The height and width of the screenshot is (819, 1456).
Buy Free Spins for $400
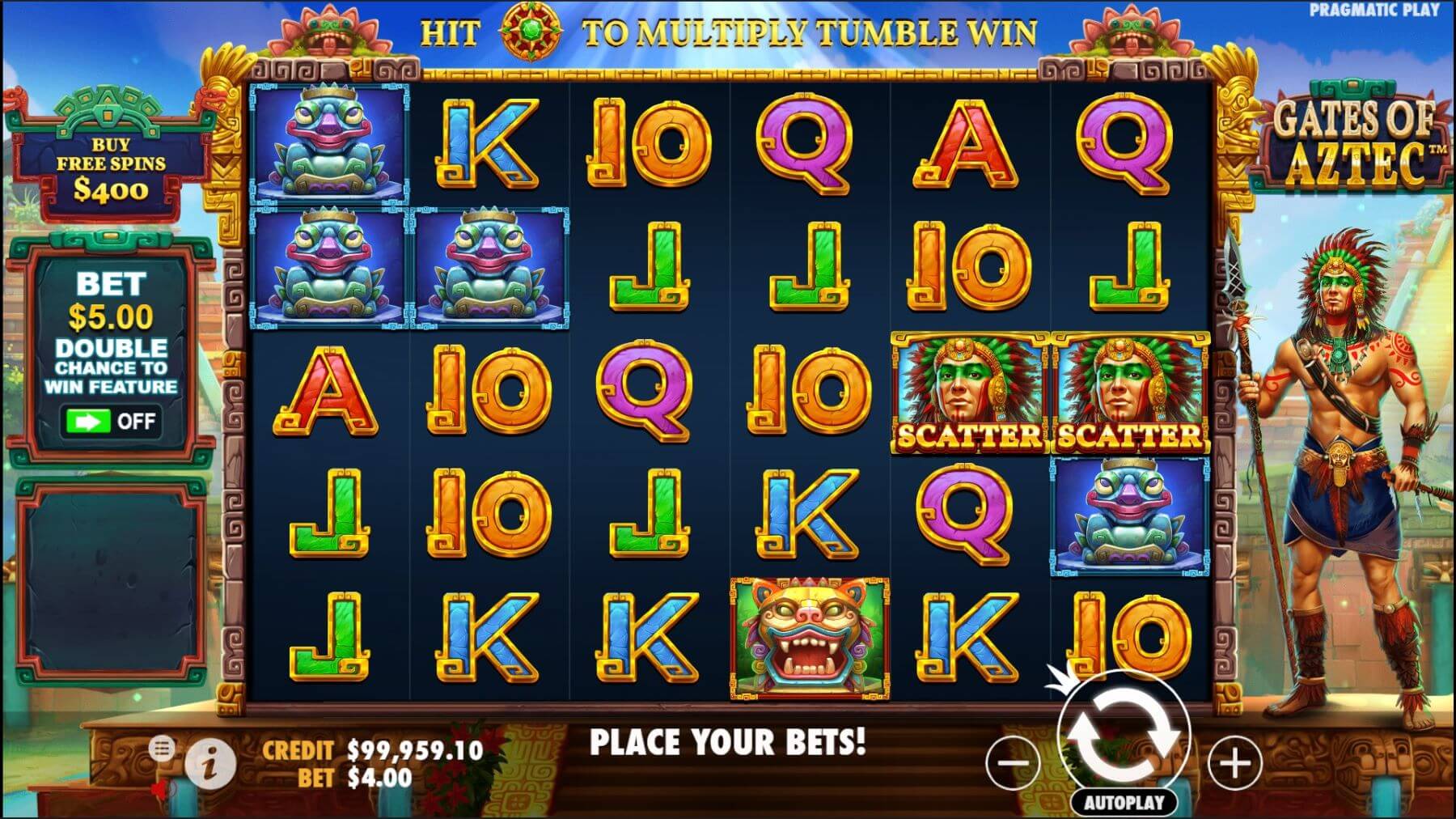click(x=110, y=168)
